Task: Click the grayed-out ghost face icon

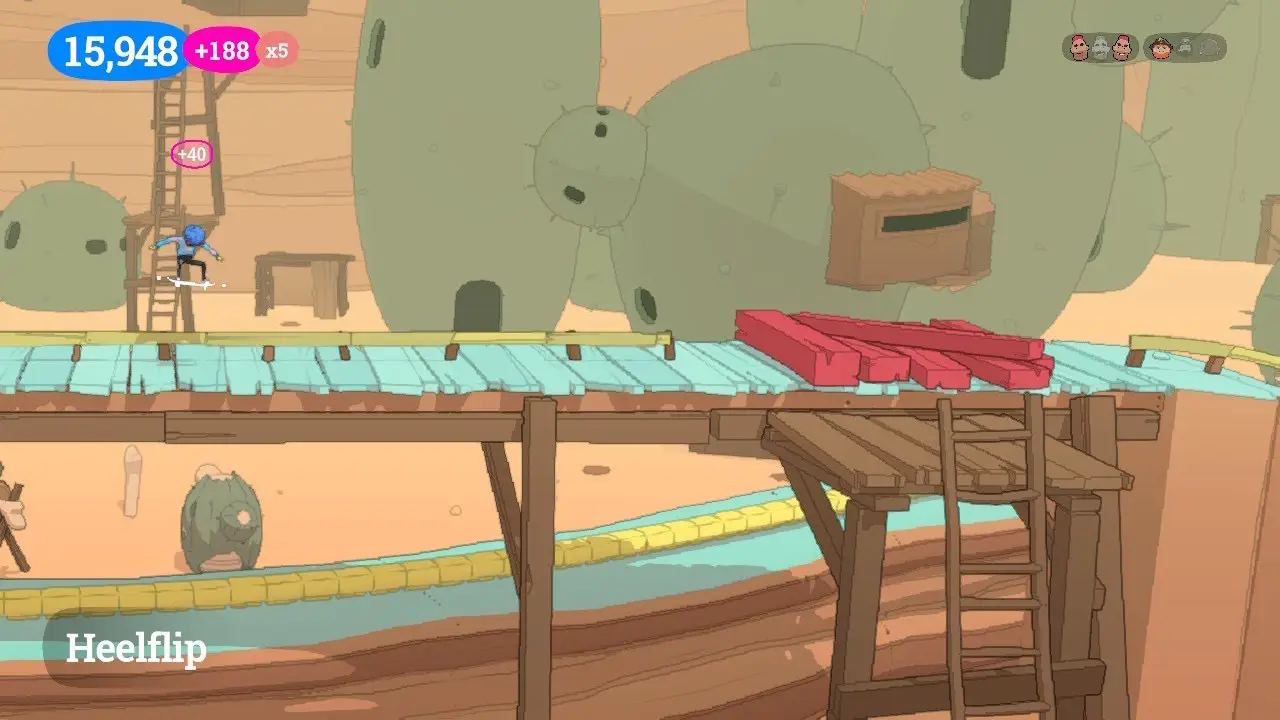Action: point(1100,46)
